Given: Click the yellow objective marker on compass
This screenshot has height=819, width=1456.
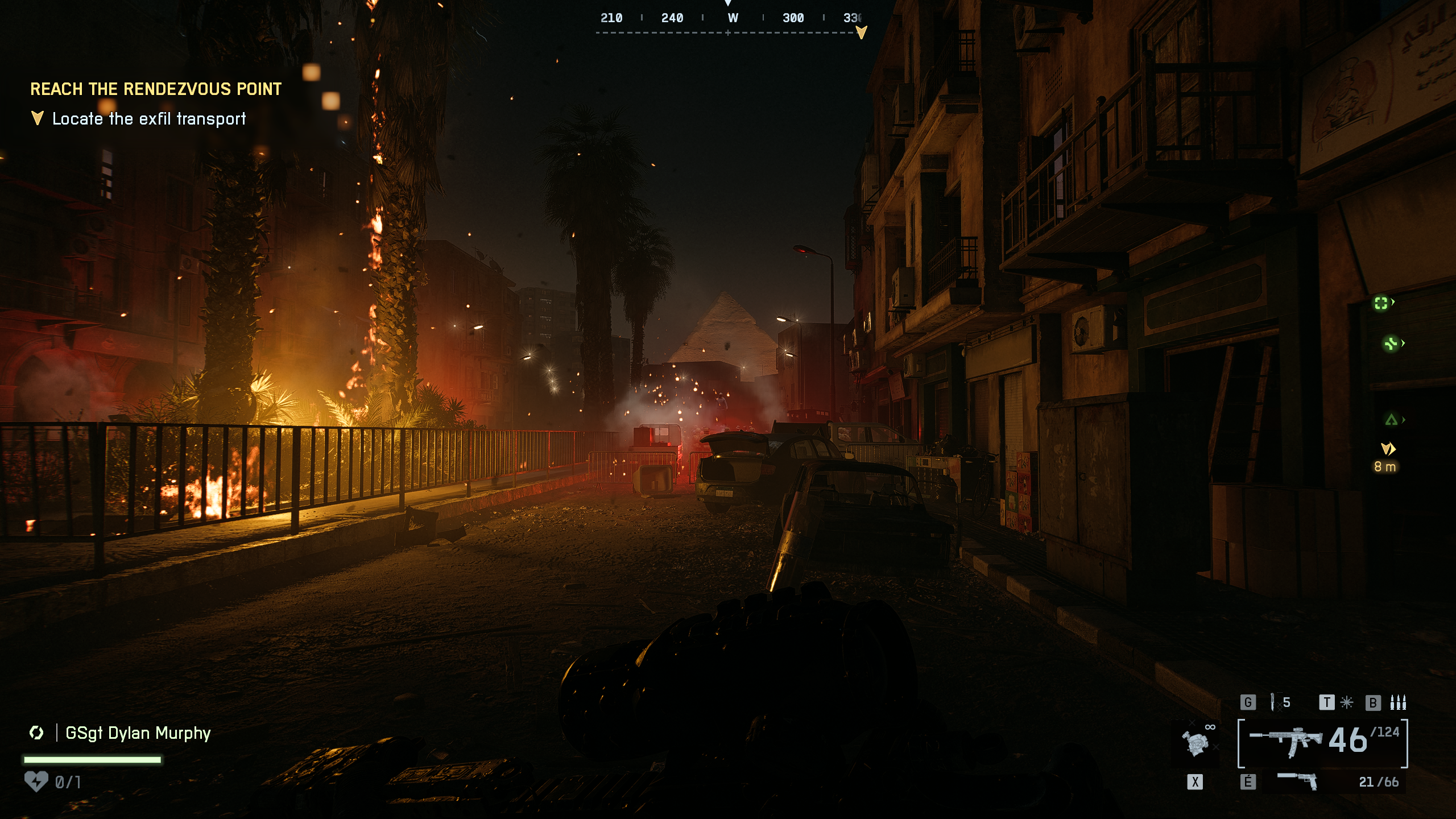Looking at the screenshot, I should [861, 32].
